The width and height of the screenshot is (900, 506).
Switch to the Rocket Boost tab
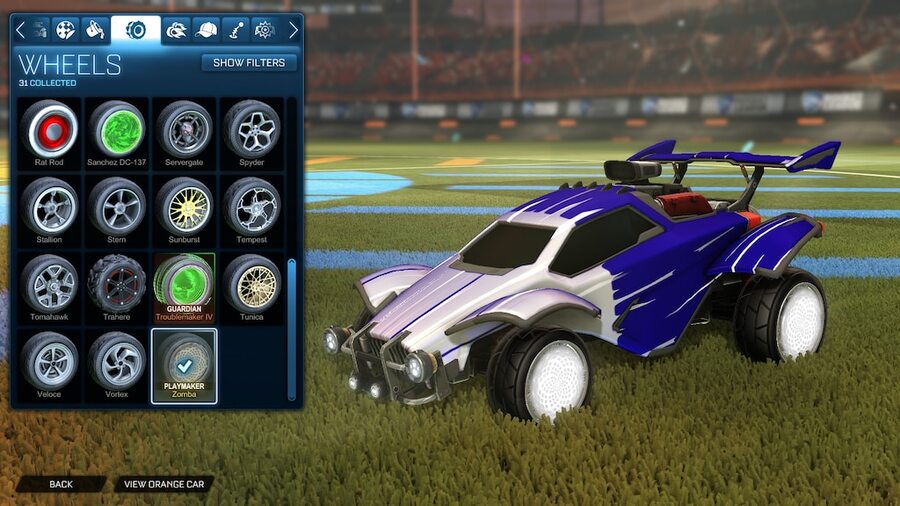pos(177,29)
